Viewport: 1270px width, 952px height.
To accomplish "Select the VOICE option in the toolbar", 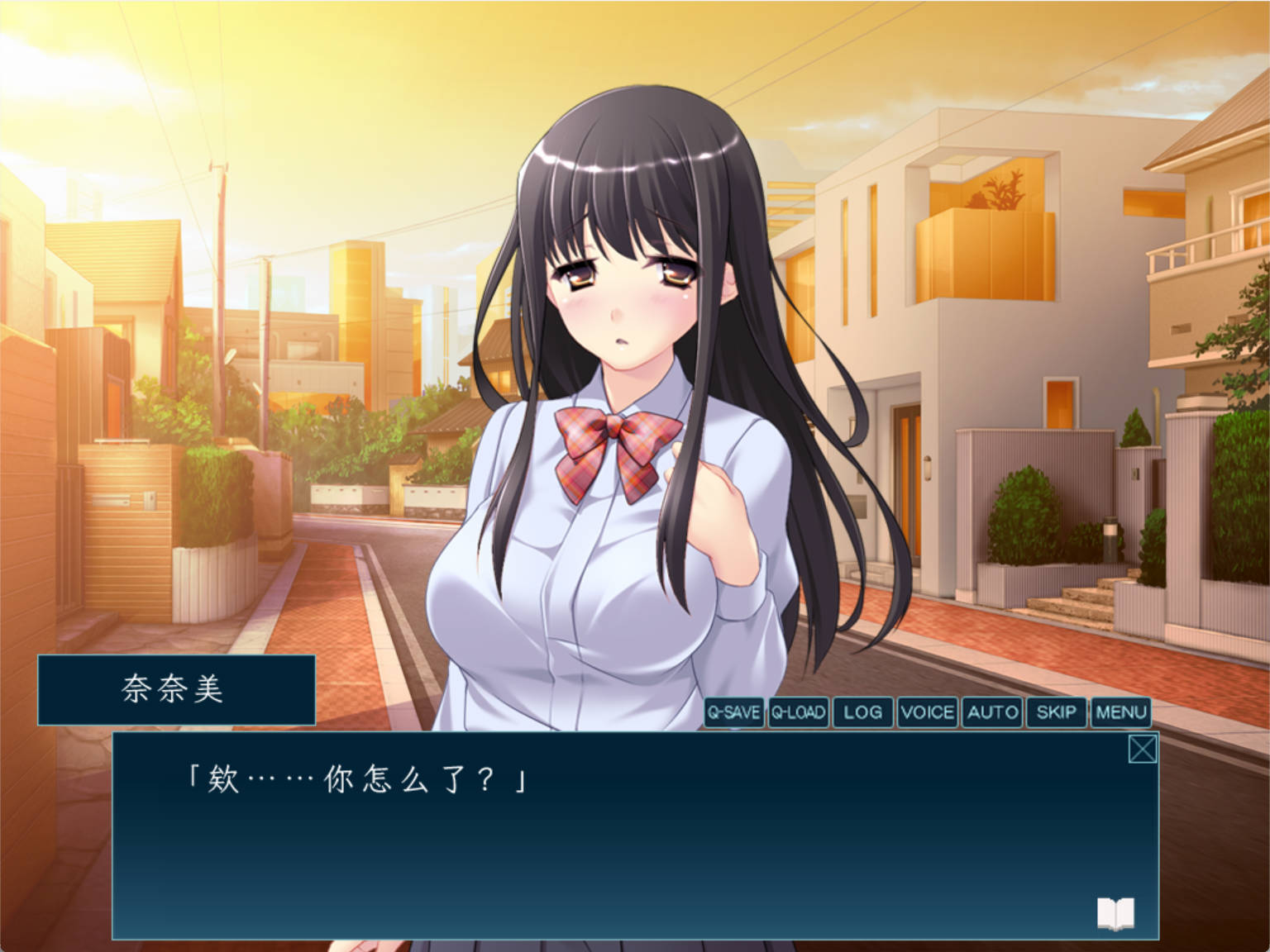I will [x=927, y=712].
